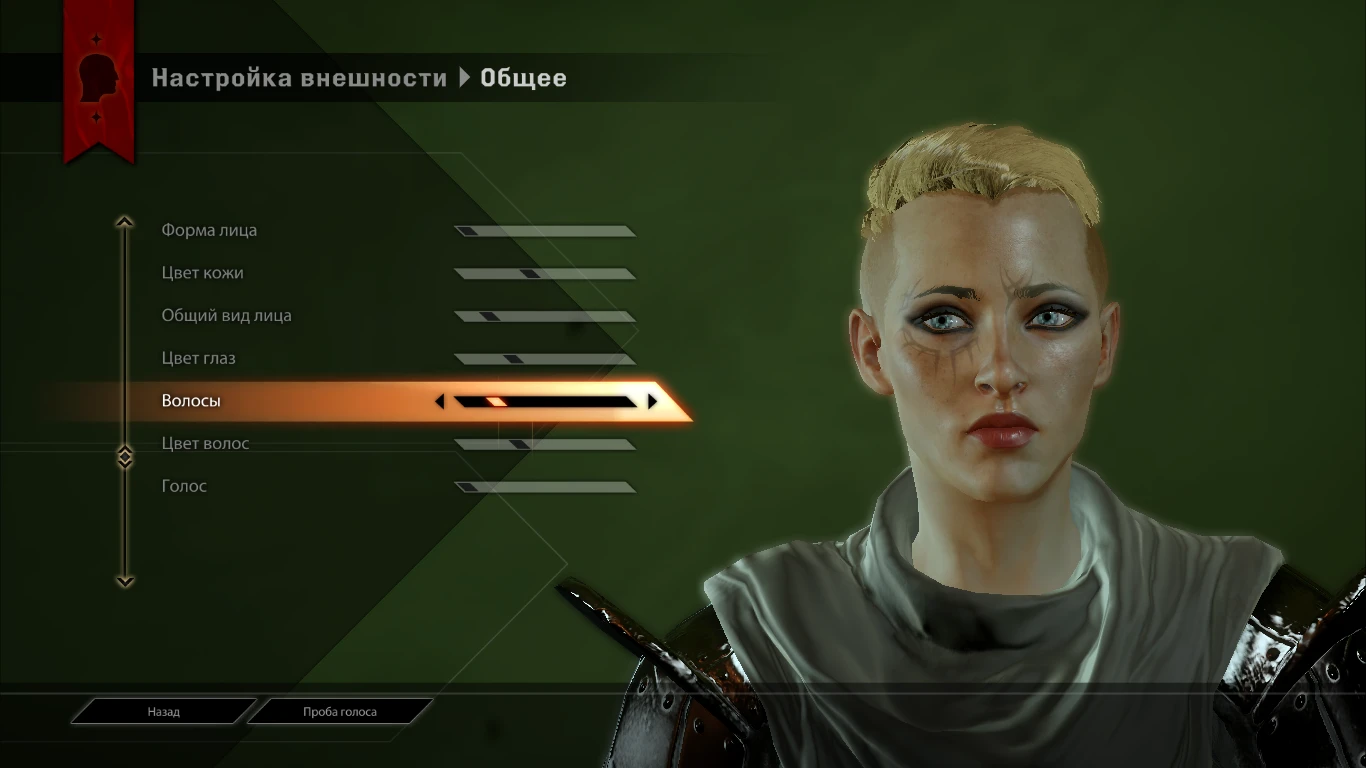Select the Общий вид лица option
Screen dimensions: 1366x768
pos(226,315)
